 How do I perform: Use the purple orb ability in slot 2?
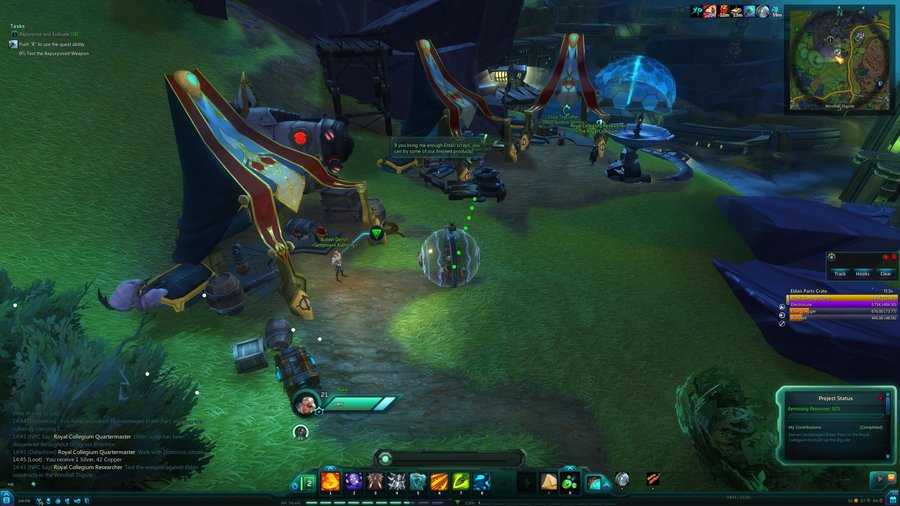(x=353, y=482)
